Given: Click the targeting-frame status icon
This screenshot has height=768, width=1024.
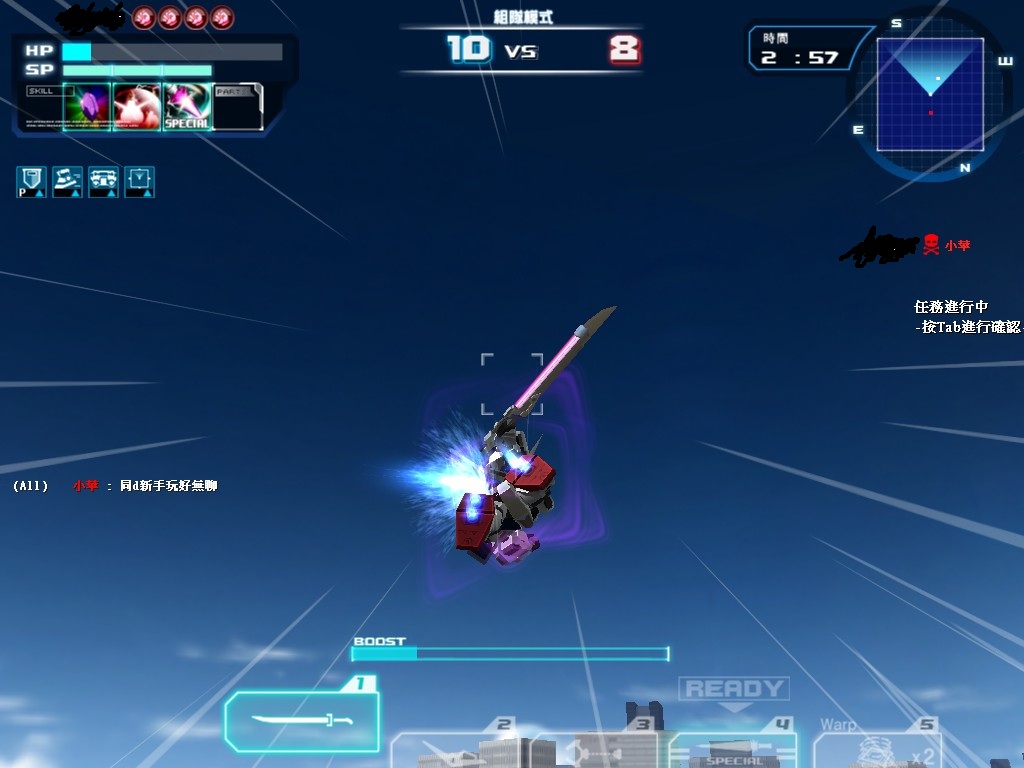Looking at the screenshot, I should tap(139, 181).
